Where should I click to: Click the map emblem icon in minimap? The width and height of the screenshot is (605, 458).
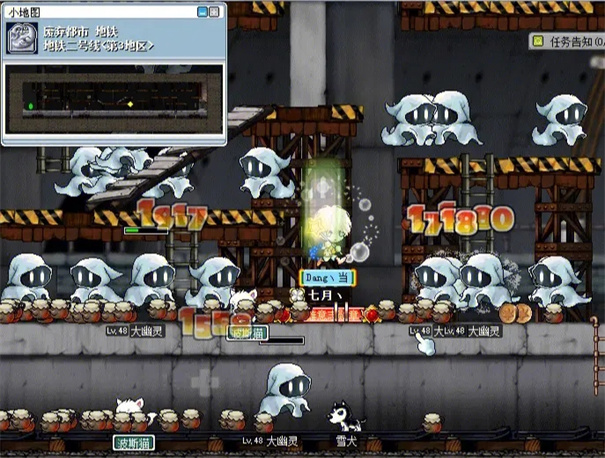(x=23, y=42)
